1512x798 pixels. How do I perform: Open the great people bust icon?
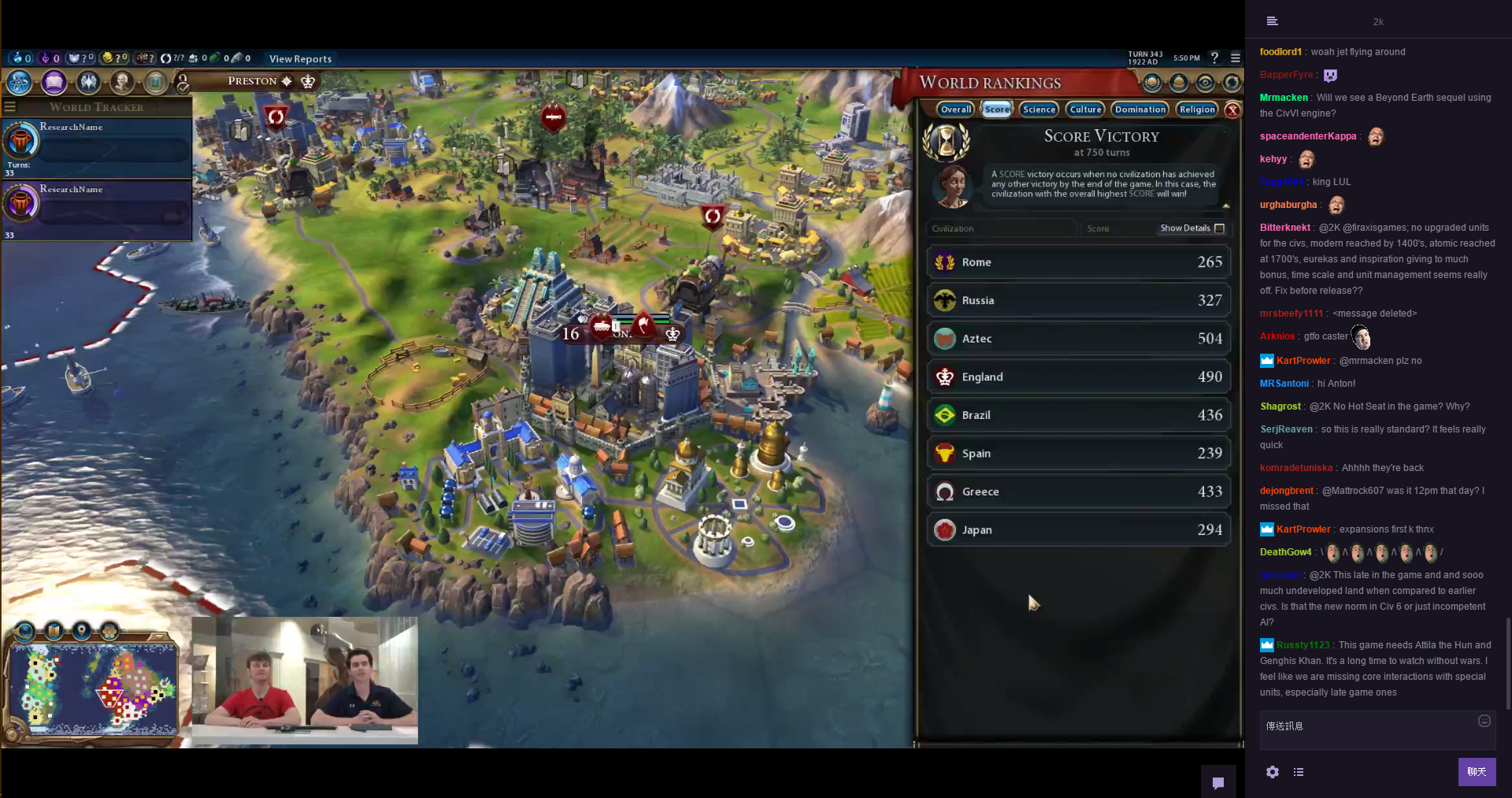pos(122,82)
